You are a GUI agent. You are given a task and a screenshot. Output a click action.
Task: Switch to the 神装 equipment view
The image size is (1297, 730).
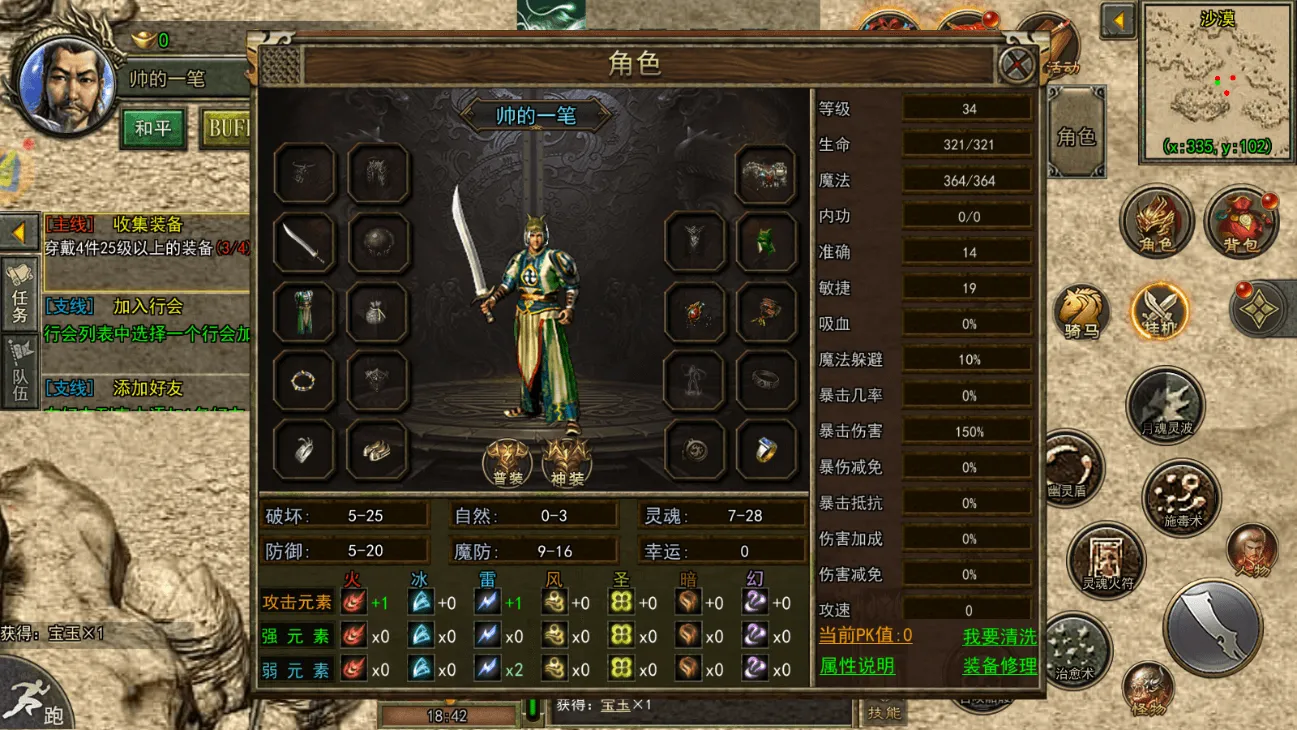pyautogui.click(x=567, y=462)
